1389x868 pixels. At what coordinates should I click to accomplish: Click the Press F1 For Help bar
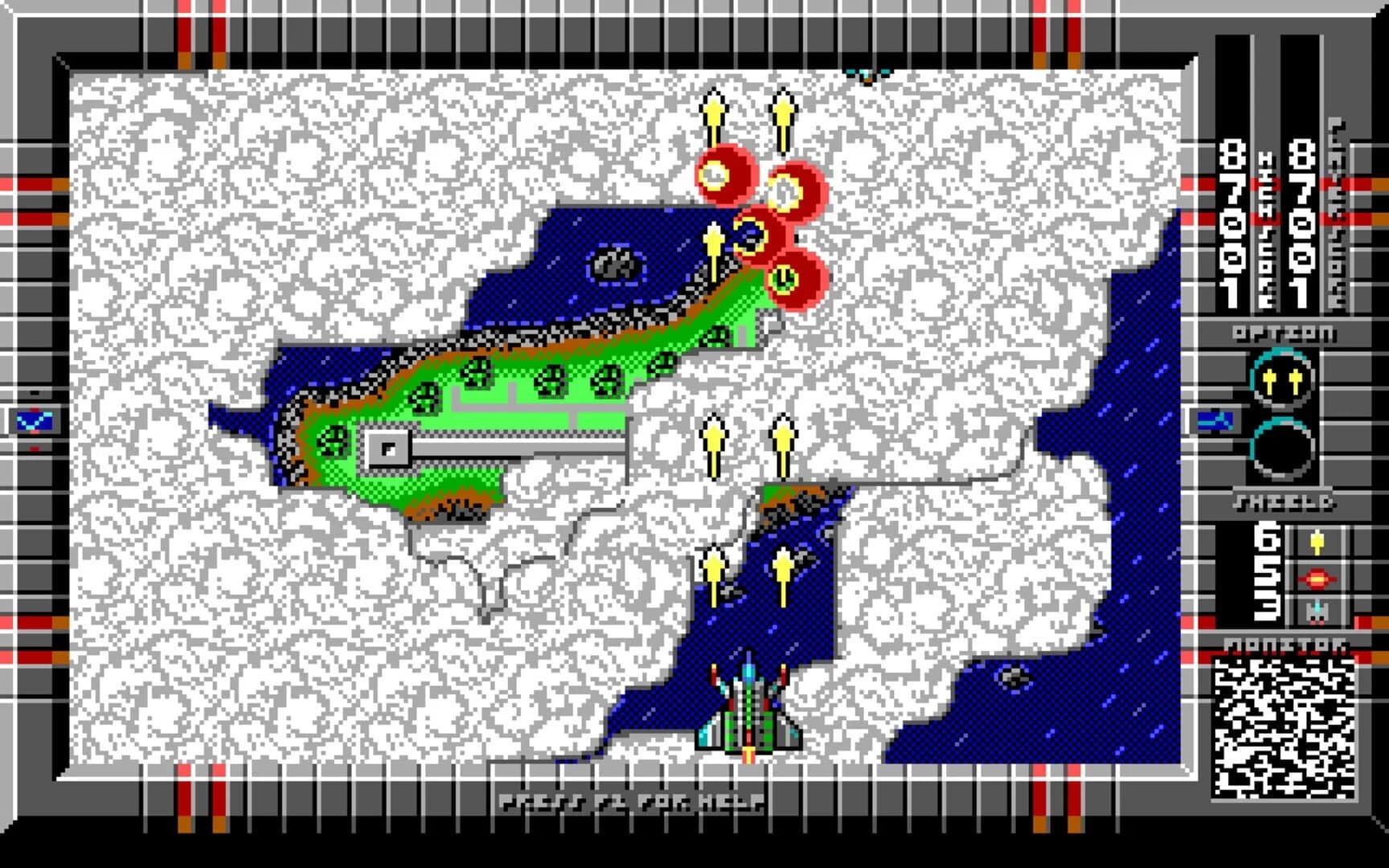[631, 800]
